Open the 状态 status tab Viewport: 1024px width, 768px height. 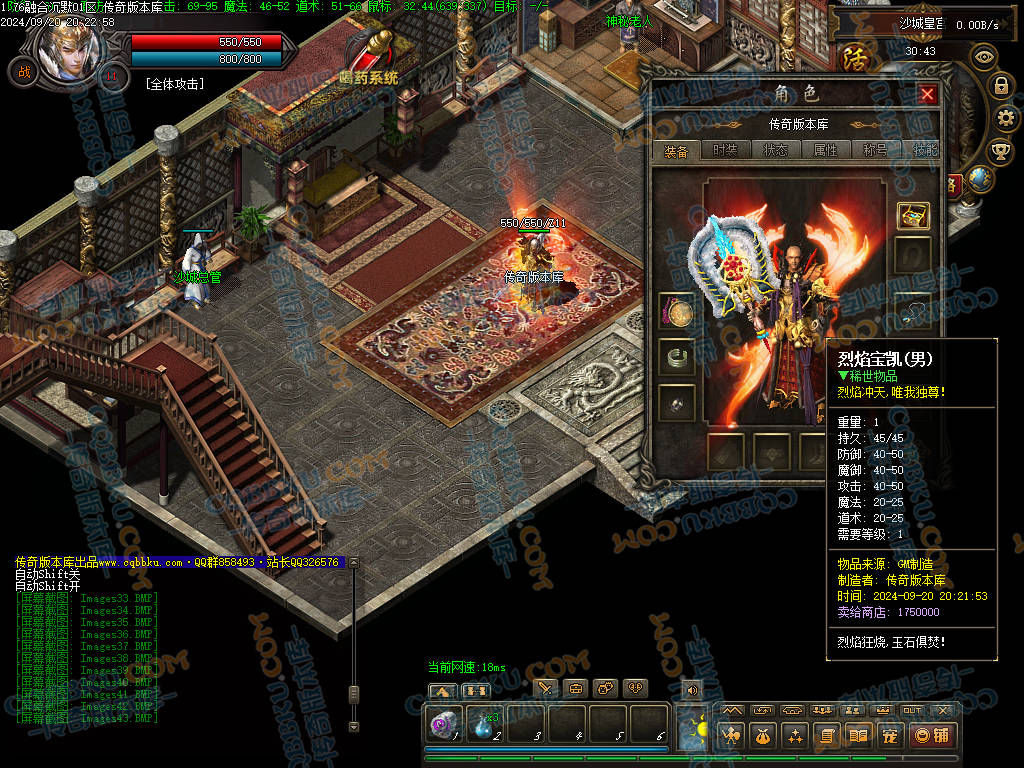(775, 150)
